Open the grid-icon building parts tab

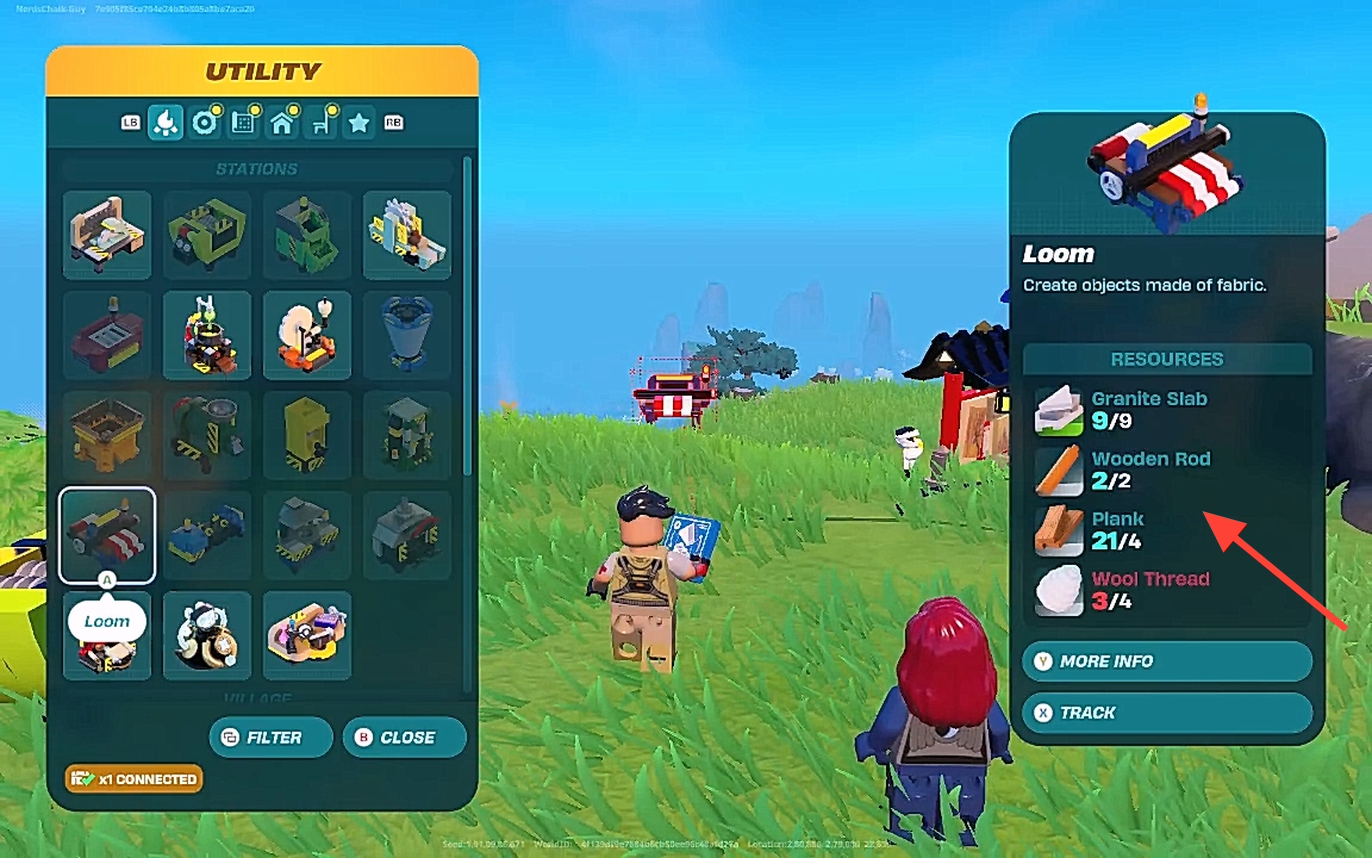pos(243,122)
